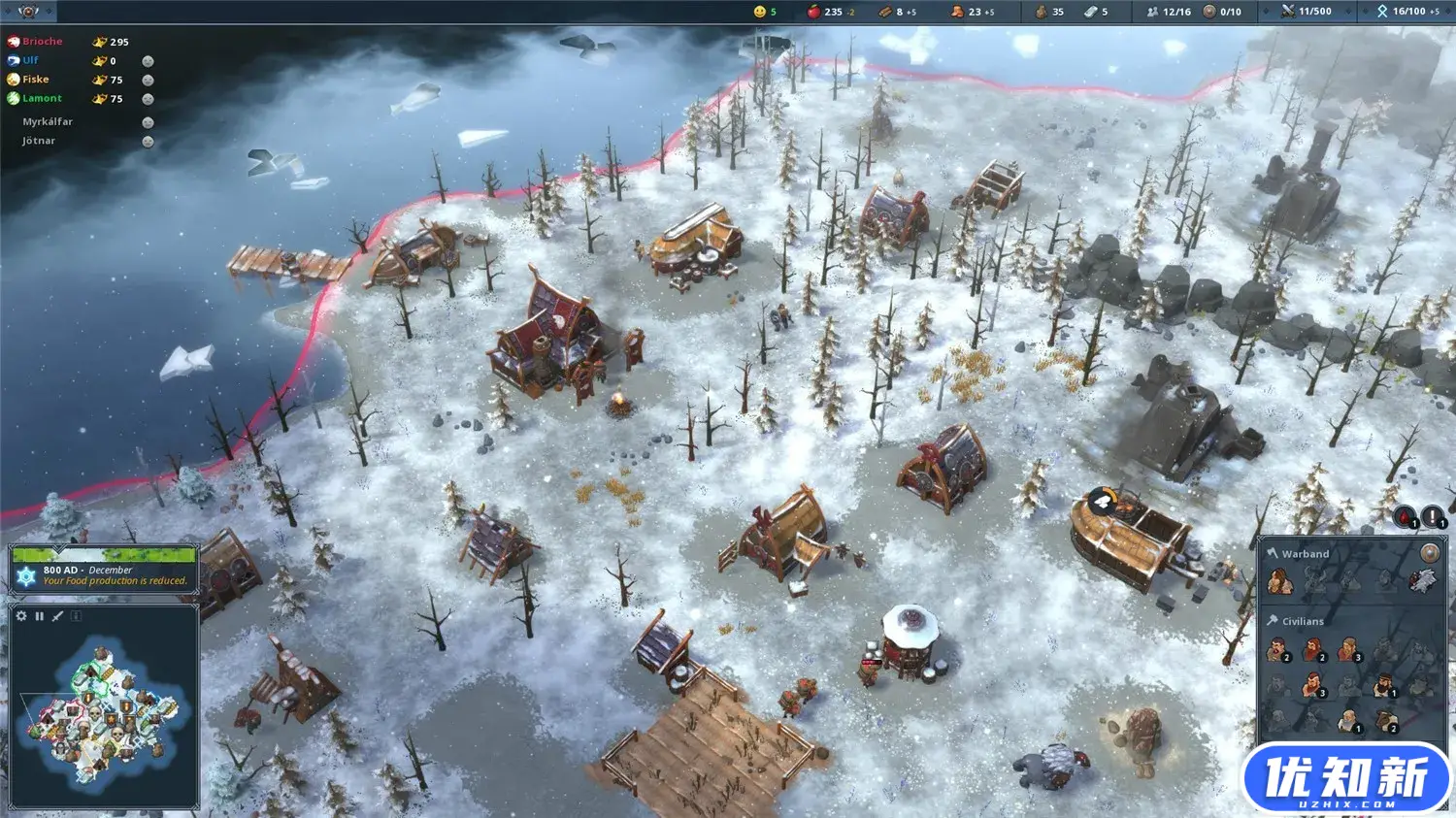Click the round shield button in Warband
Viewport: 1456px width, 818px height.
pos(1430,553)
